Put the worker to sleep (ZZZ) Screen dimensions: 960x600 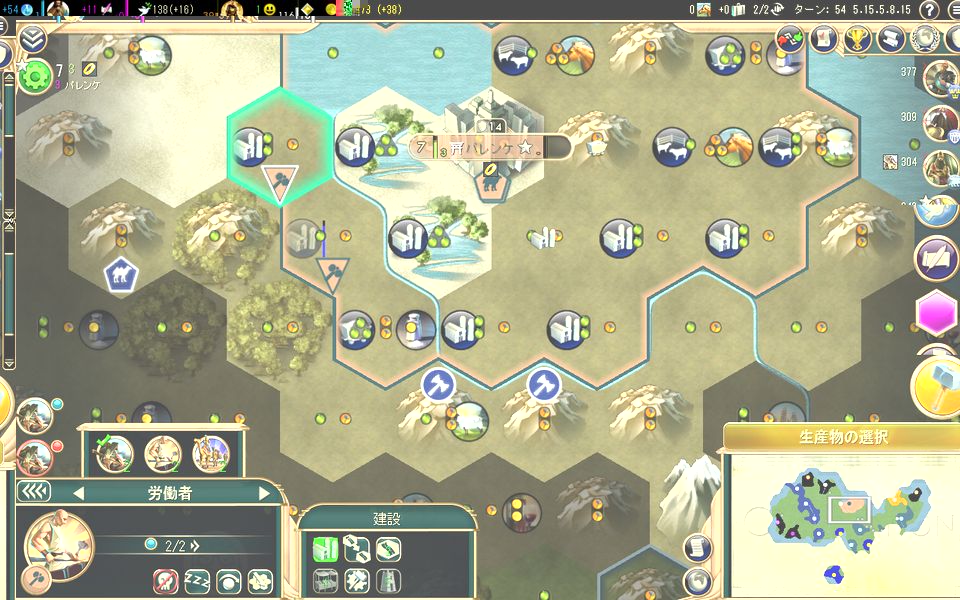(196, 580)
